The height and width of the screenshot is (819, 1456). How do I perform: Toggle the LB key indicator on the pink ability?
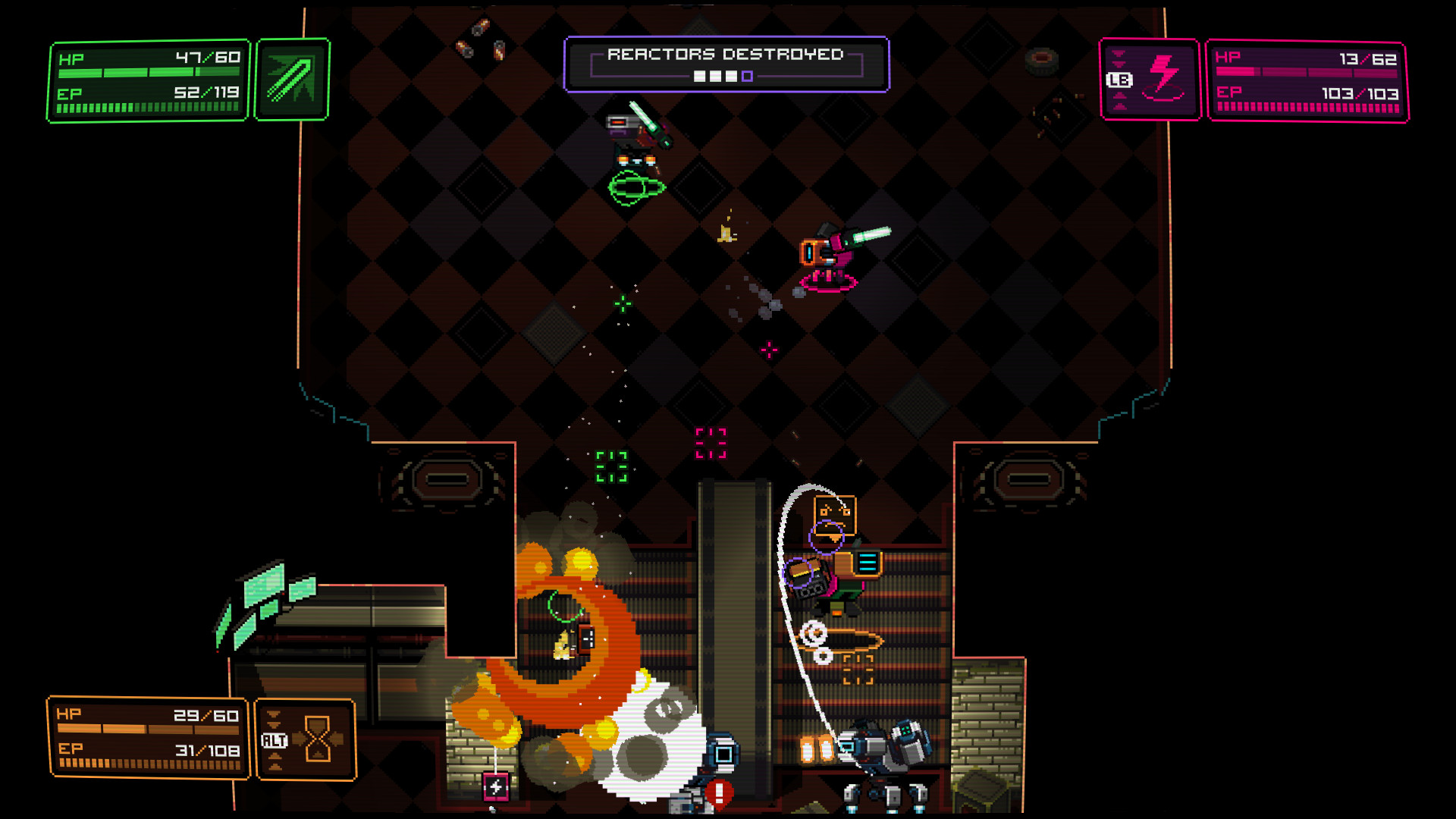(x=1119, y=79)
